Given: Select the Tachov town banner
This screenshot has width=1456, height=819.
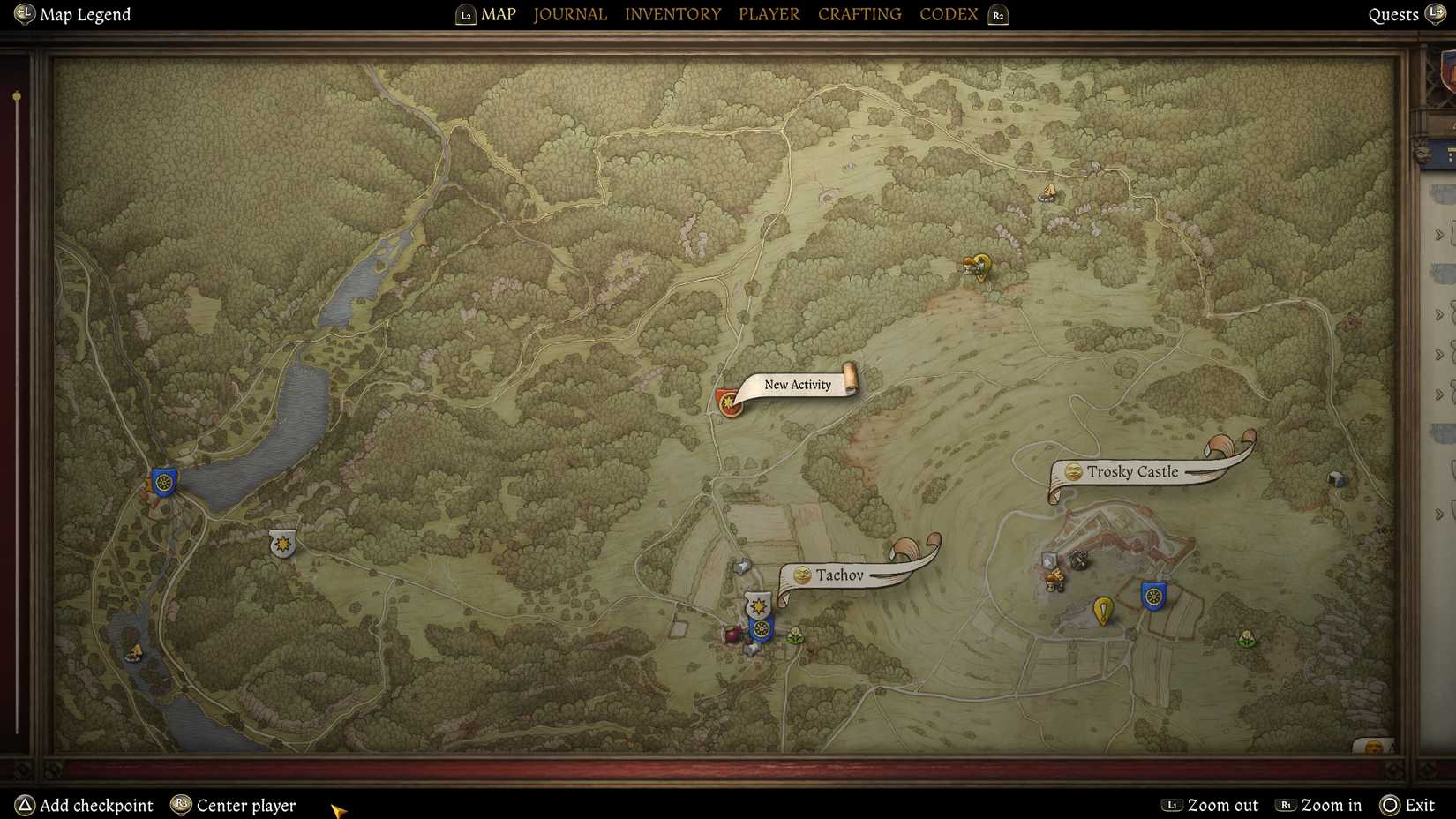Looking at the screenshot, I should pyautogui.click(x=841, y=575).
